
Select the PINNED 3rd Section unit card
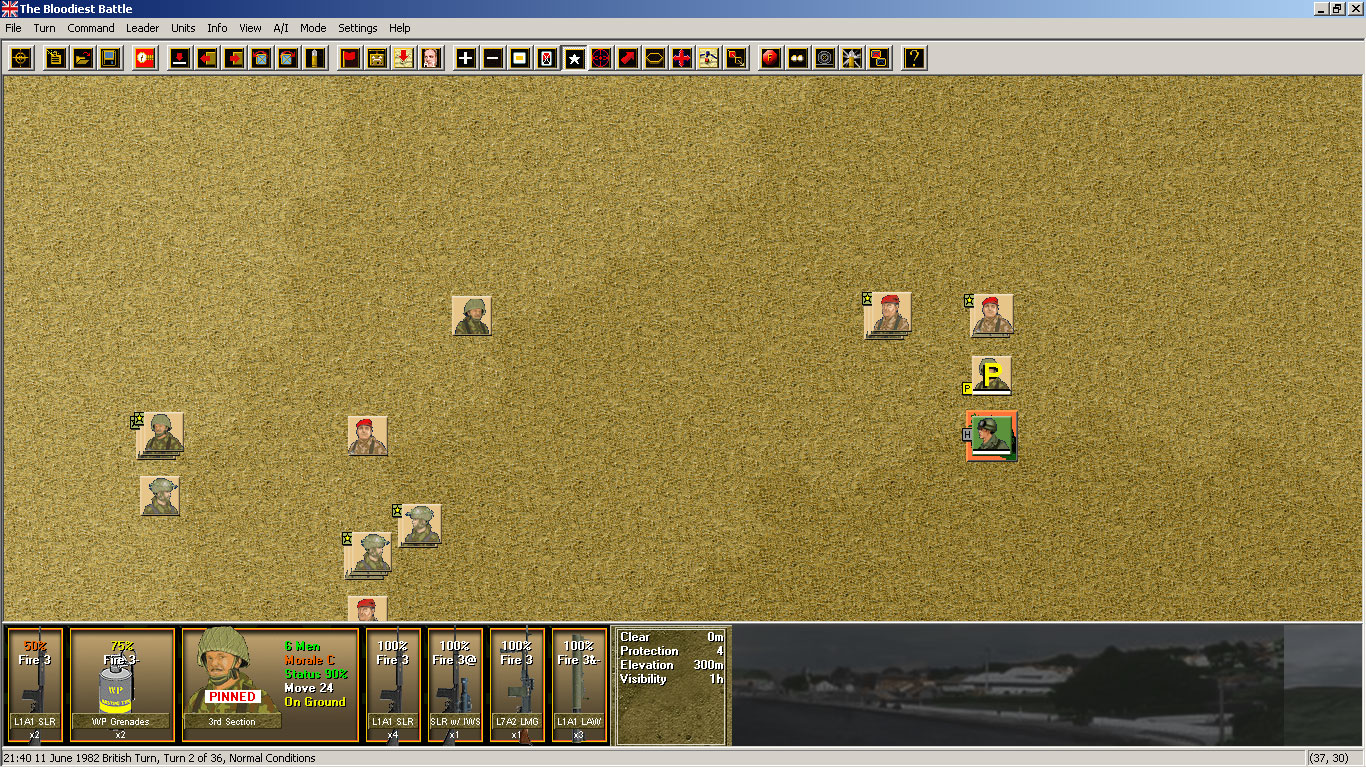tap(270, 685)
